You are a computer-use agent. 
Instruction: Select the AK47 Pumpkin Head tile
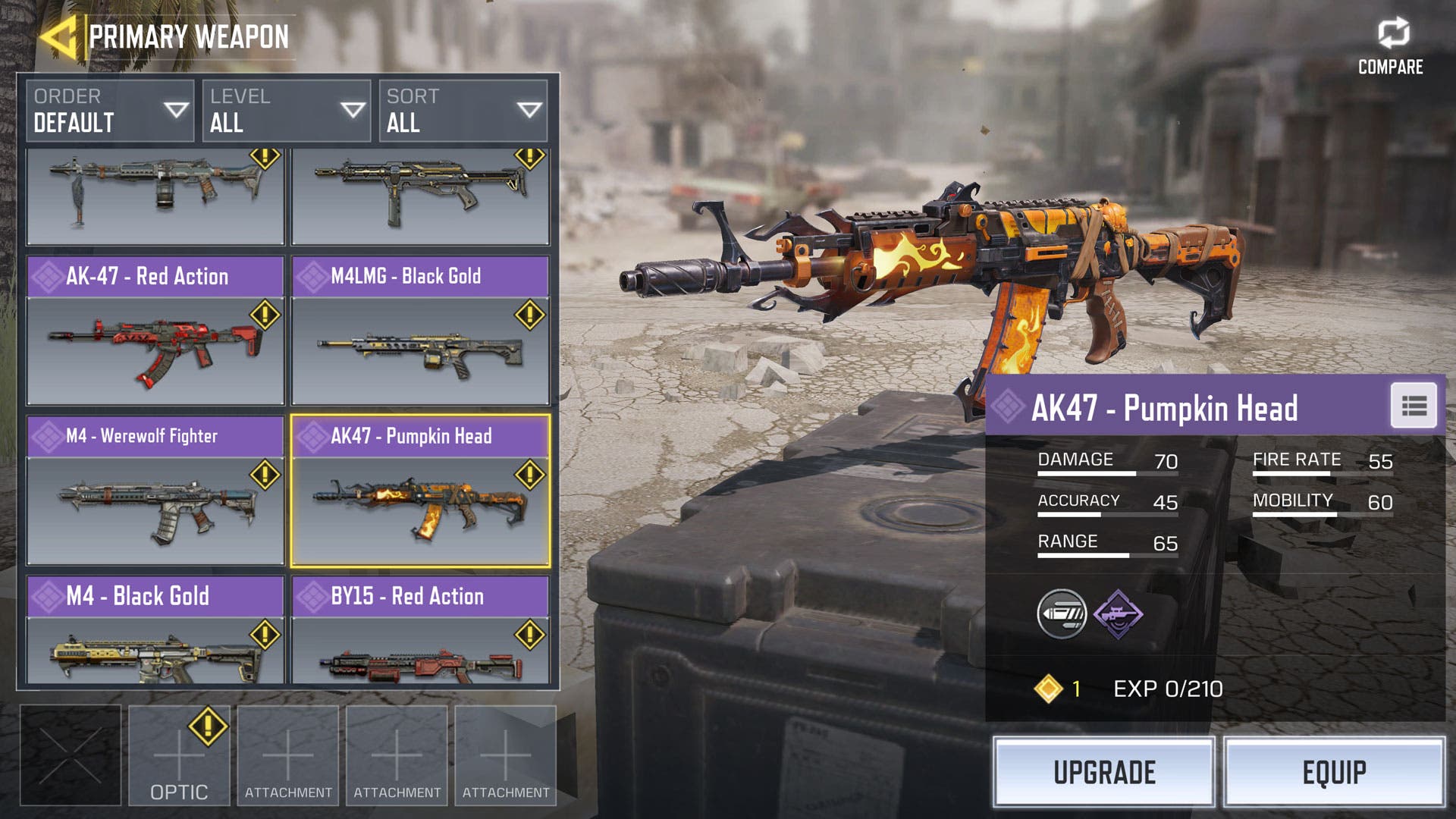click(x=420, y=491)
